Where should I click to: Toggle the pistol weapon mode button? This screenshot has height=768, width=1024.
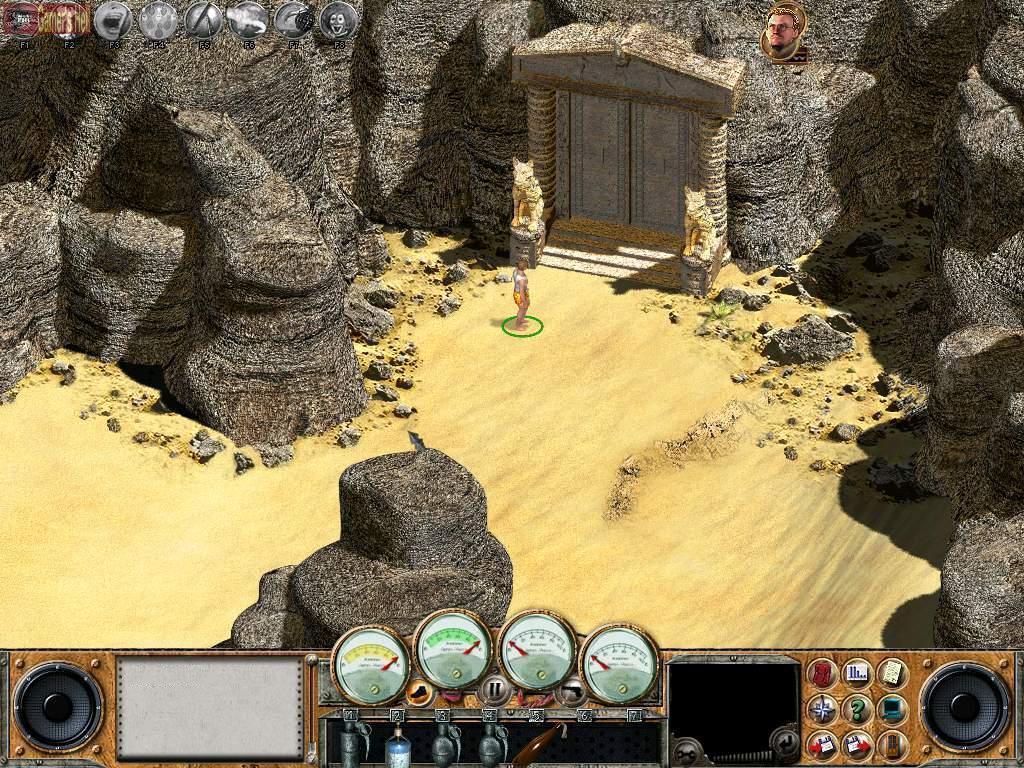(x=571, y=690)
